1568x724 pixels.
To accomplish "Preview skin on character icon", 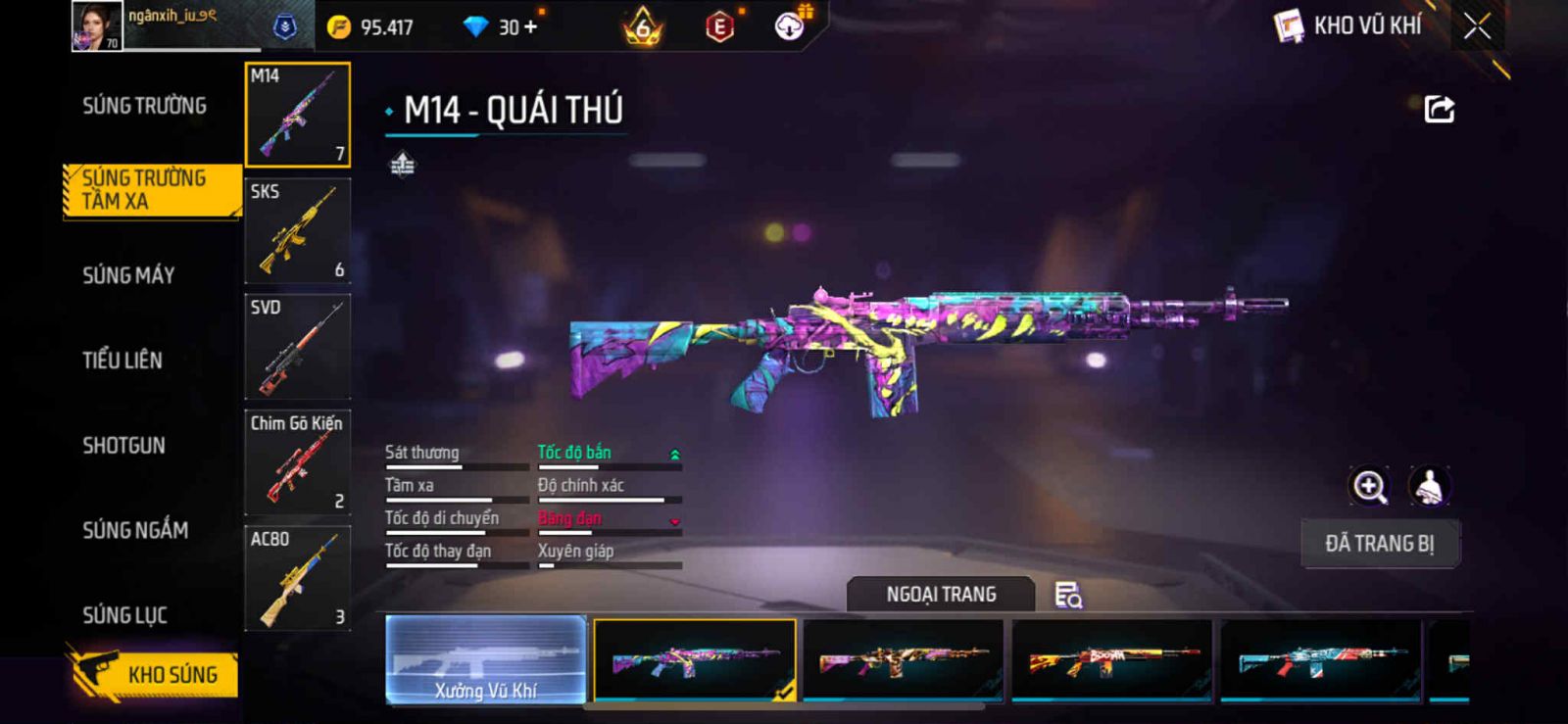I will pos(1430,486).
